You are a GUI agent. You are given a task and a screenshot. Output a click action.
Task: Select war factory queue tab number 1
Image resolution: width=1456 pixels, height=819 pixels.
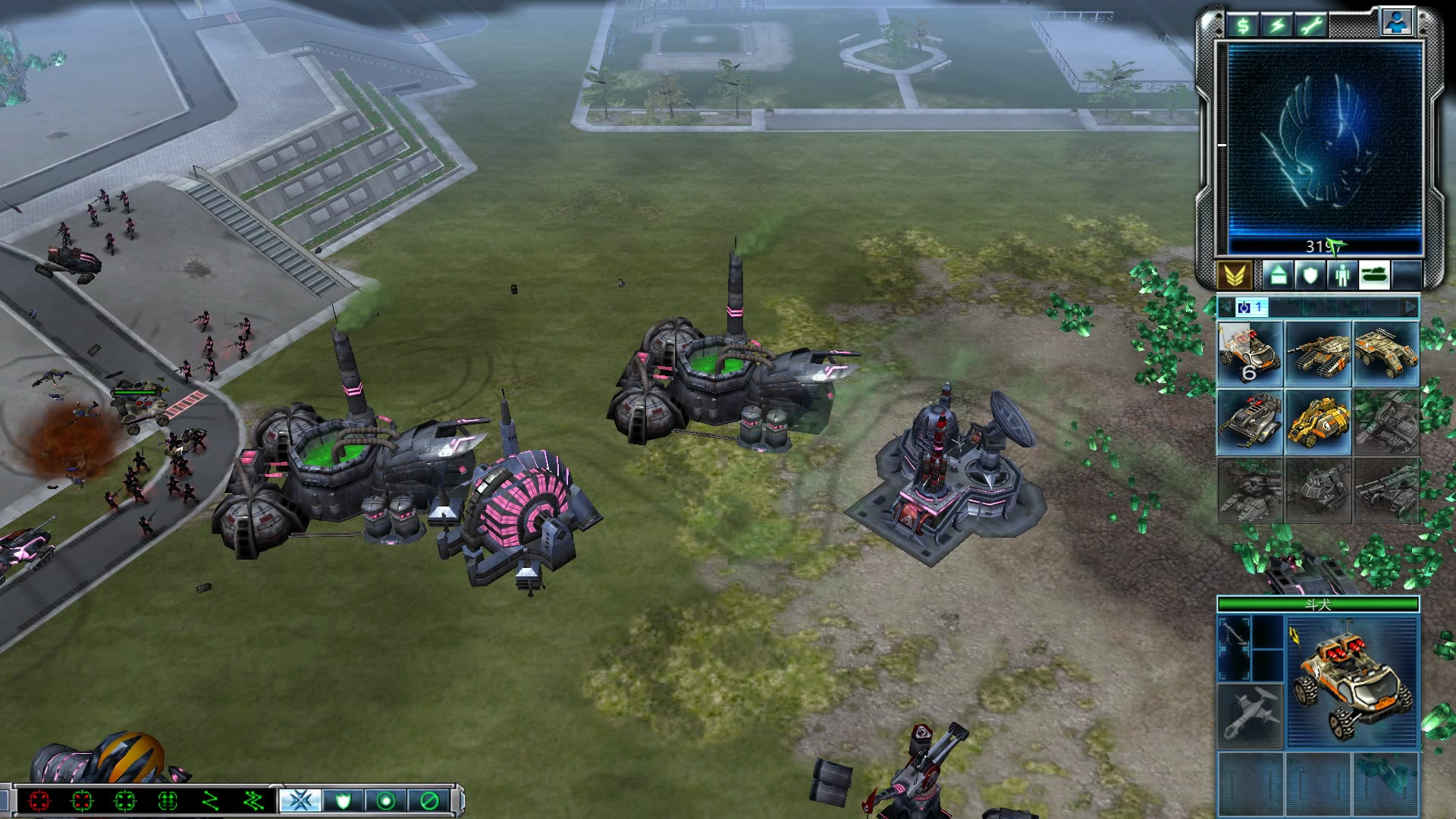pyautogui.click(x=1250, y=307)
